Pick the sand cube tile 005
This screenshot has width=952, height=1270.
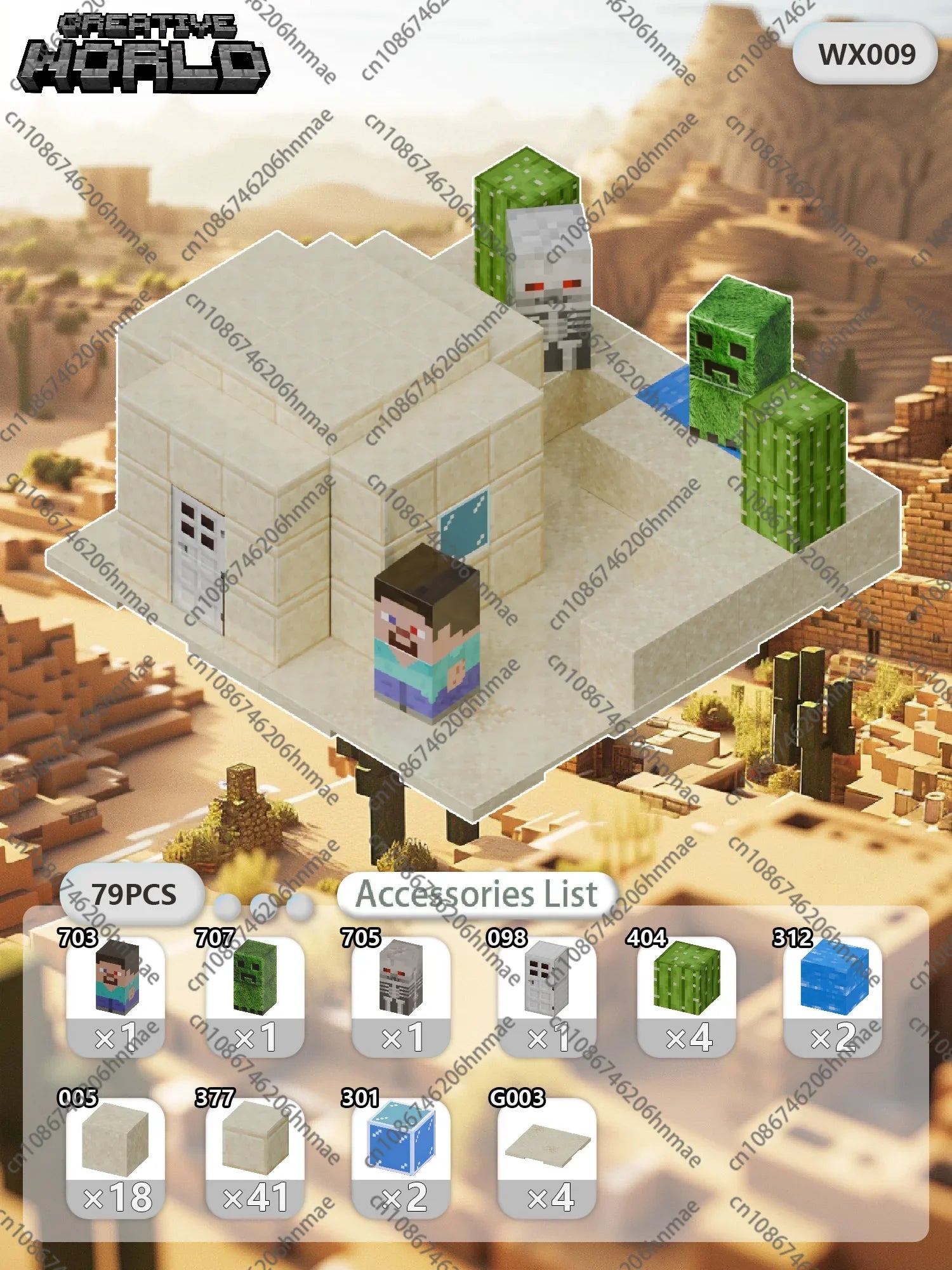point(116,1156)
